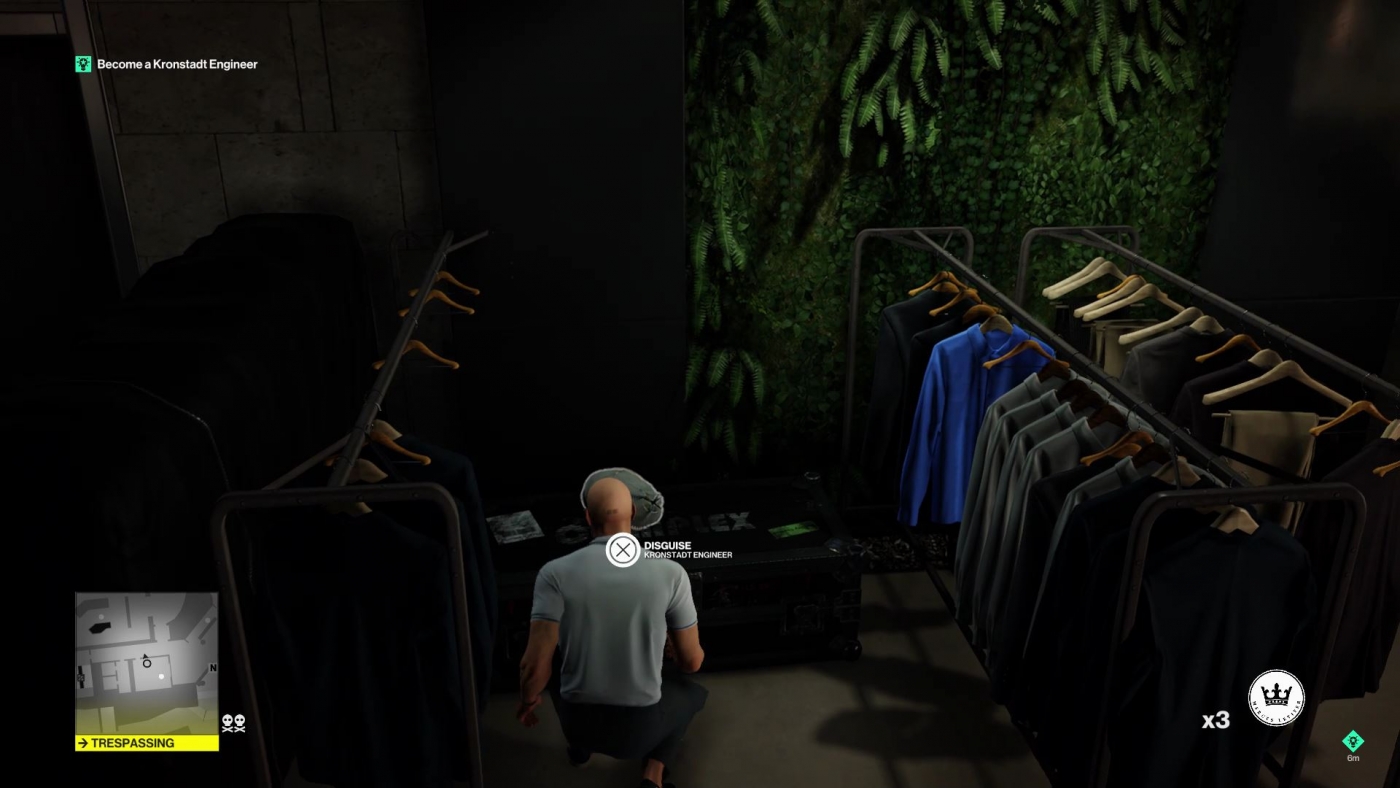Click the Become a Kronstadt Engineer objective text
Viewport: 1400px width, 788px height.
click(175, 63)
